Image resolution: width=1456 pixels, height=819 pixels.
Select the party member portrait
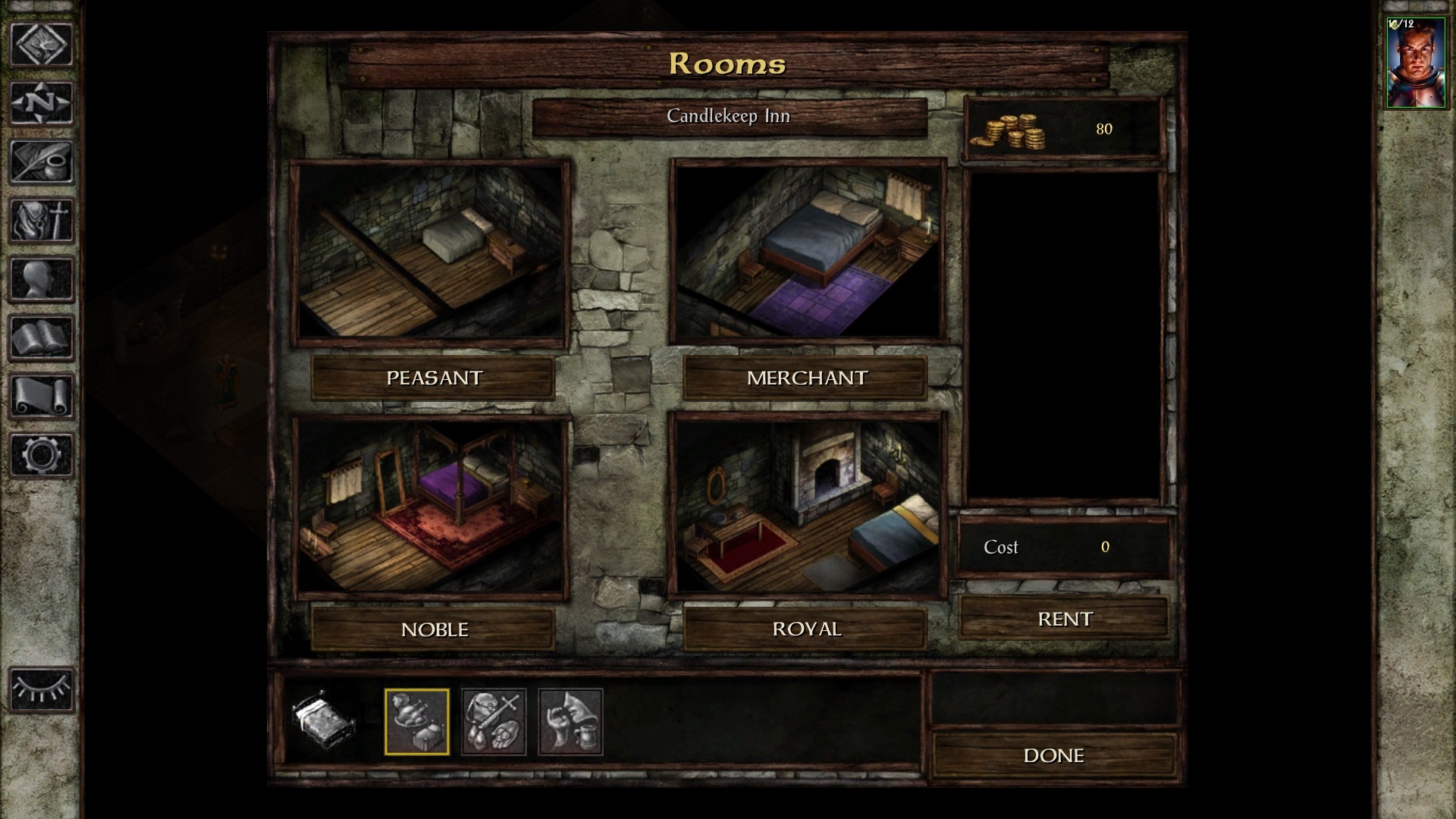[x=1415, y=64]
